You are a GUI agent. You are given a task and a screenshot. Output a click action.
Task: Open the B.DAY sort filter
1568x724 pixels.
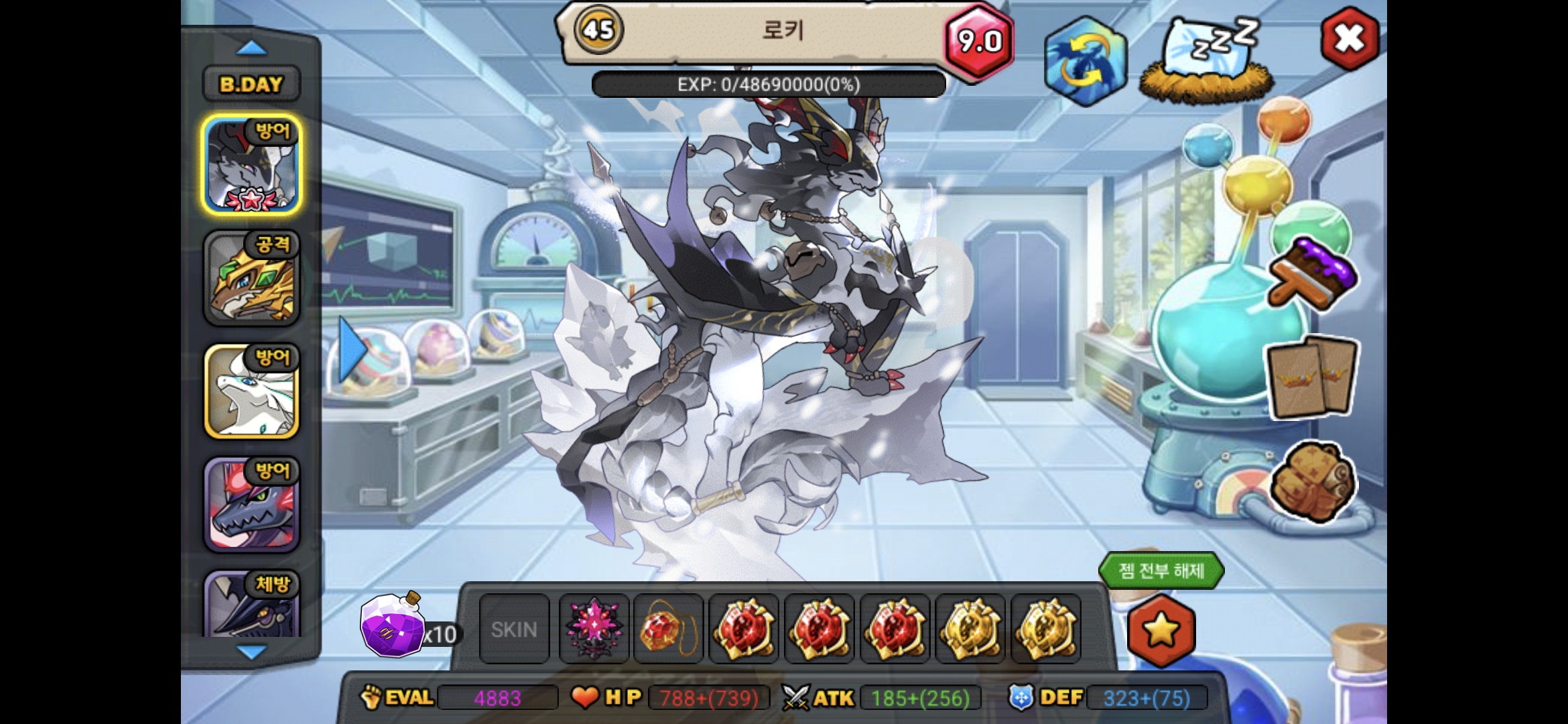click(x=251, y=84)
